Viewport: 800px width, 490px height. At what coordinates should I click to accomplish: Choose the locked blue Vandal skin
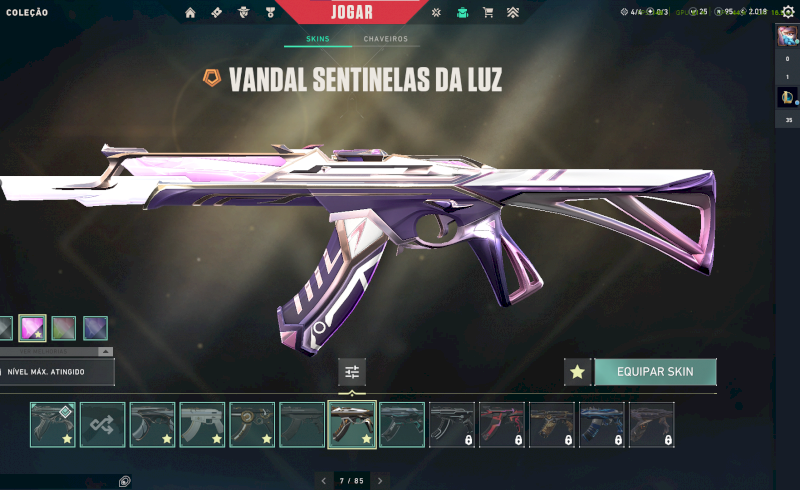tap(602, 424)
